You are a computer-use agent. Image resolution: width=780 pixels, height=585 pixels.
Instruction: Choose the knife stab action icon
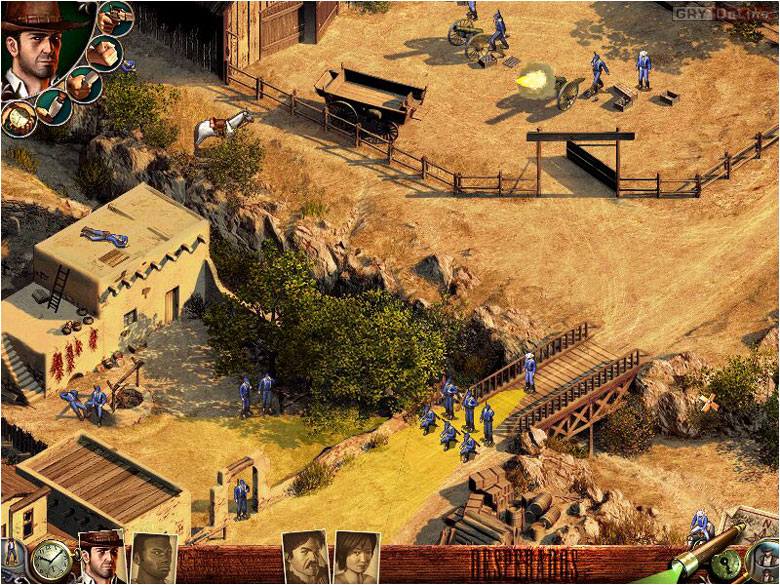pos(84,84)
